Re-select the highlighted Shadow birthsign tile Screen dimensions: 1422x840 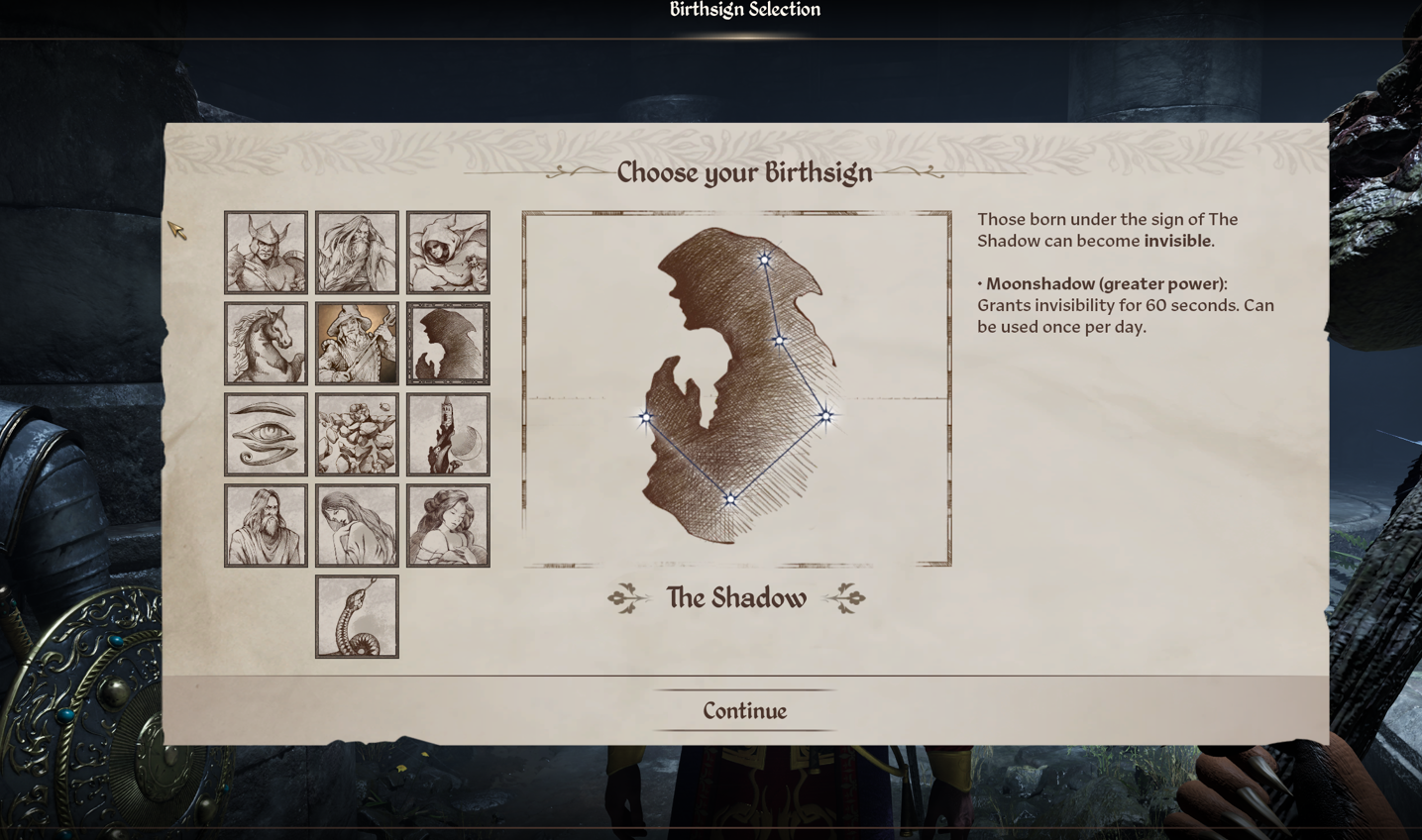click(x=448, y=342)
